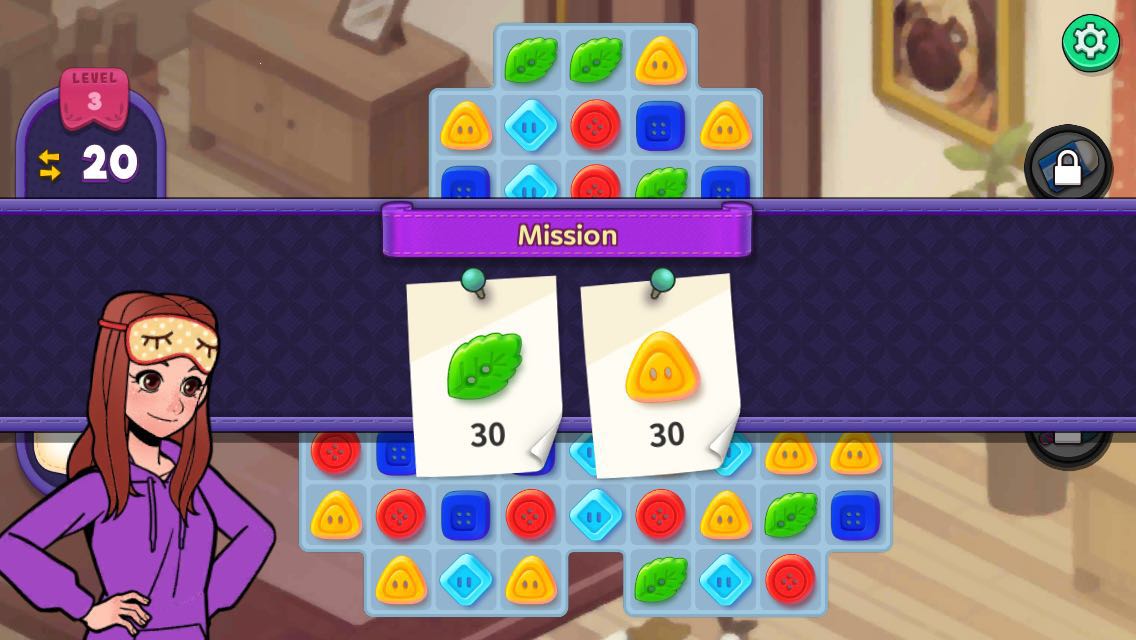The image size is (1136, 640).
Task: Select the yellow triangle mission card
Action: pos(661,376)
